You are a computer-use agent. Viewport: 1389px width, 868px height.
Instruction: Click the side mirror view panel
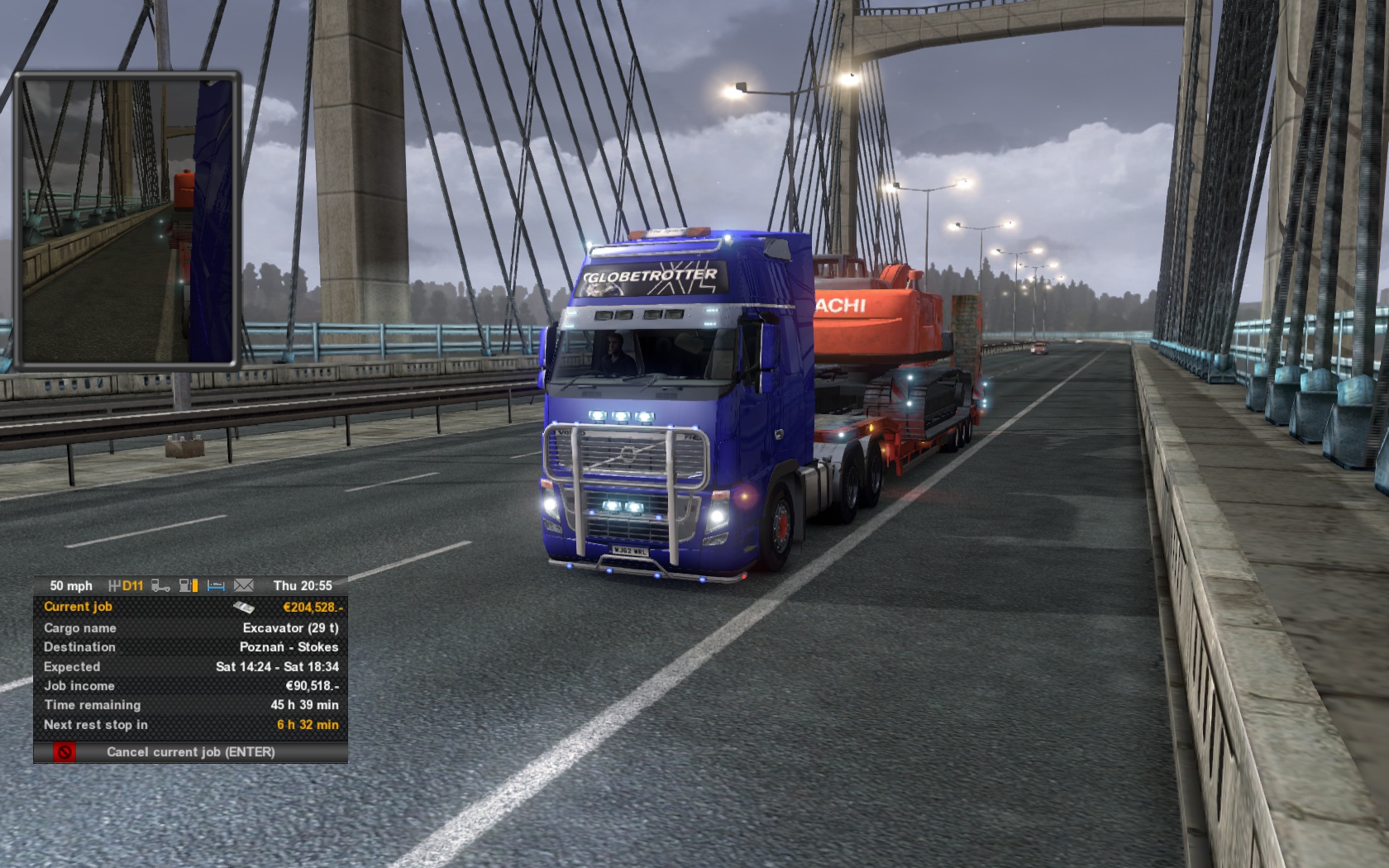pos(127,219)
